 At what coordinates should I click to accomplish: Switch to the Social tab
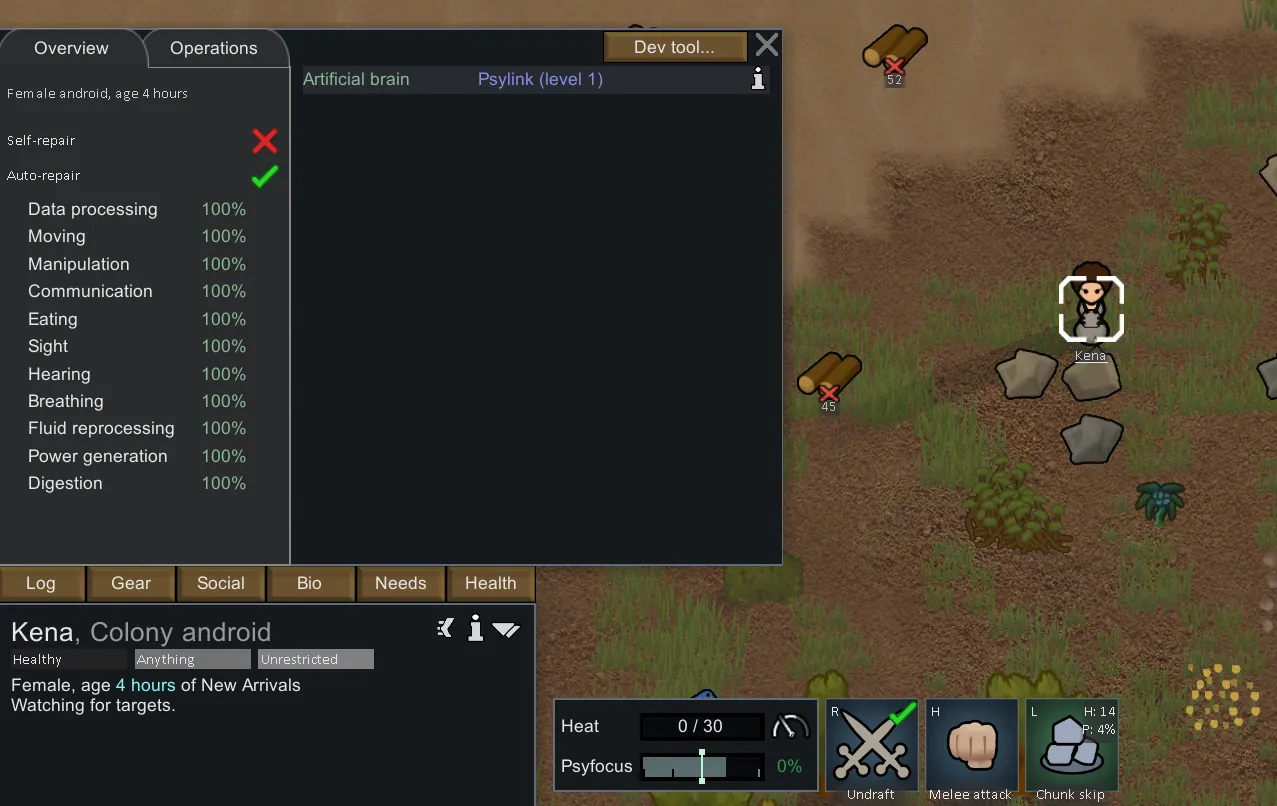221,583
